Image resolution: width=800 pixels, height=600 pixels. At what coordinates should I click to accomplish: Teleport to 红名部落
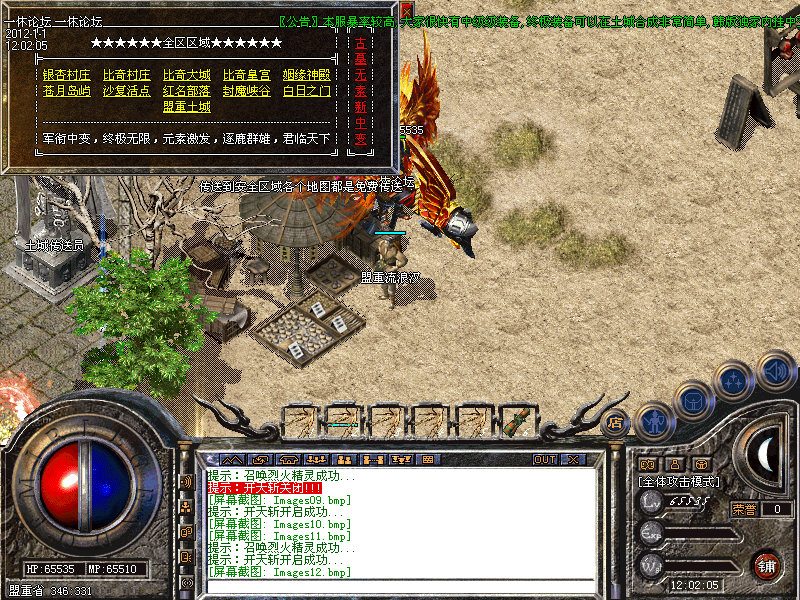click(x=186, y=91)
